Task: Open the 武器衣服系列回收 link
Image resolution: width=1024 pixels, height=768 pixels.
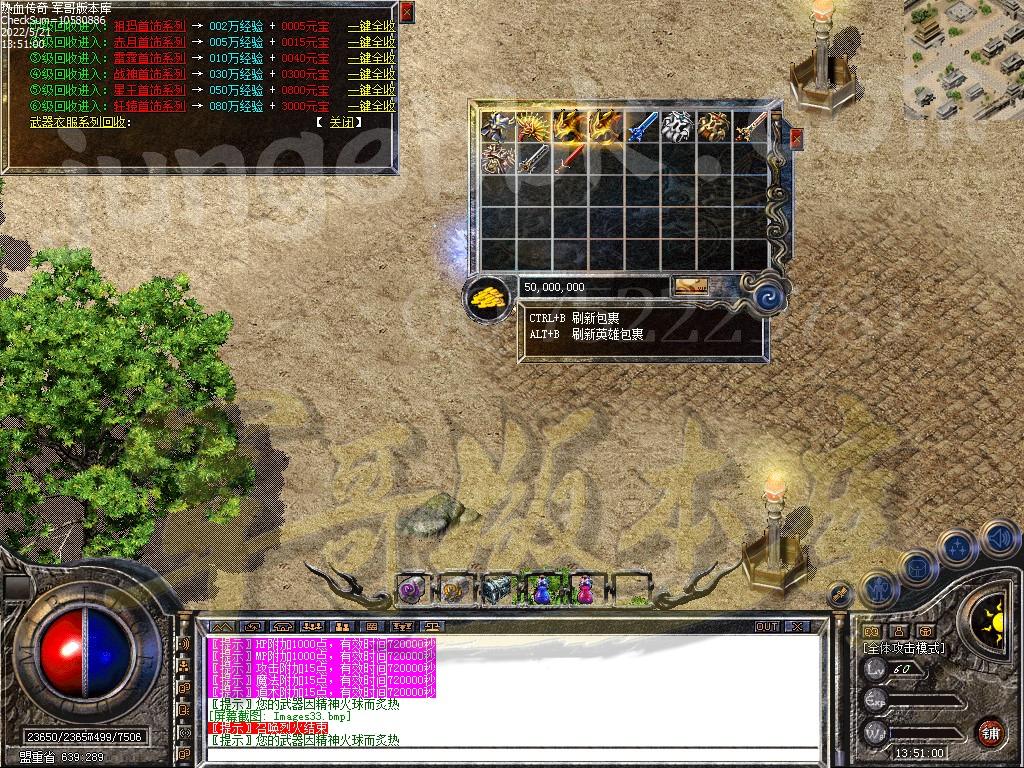Action: click(x=79, y=122)
